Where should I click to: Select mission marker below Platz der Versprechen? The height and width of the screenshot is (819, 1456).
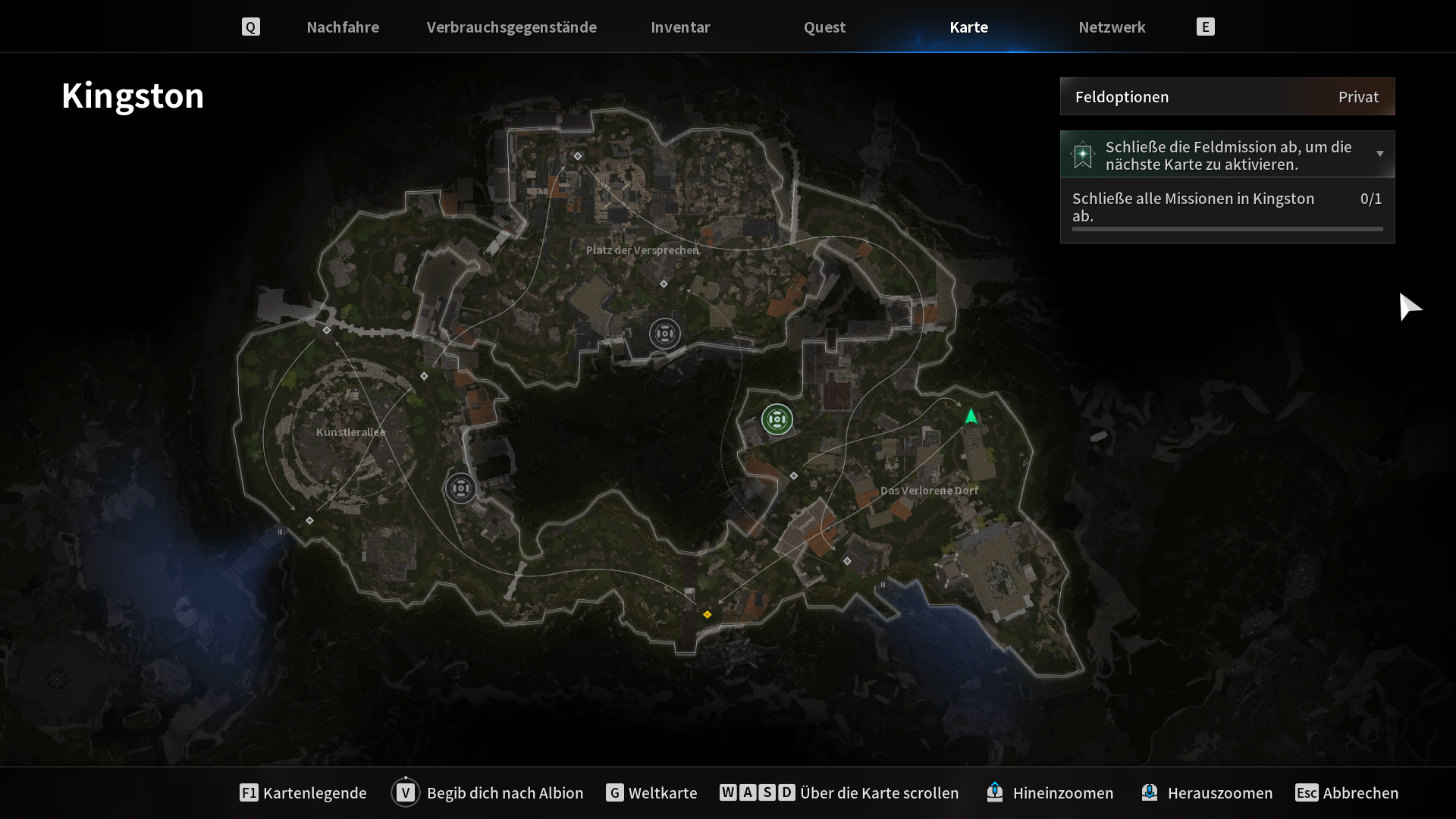[x=665, y=334]
